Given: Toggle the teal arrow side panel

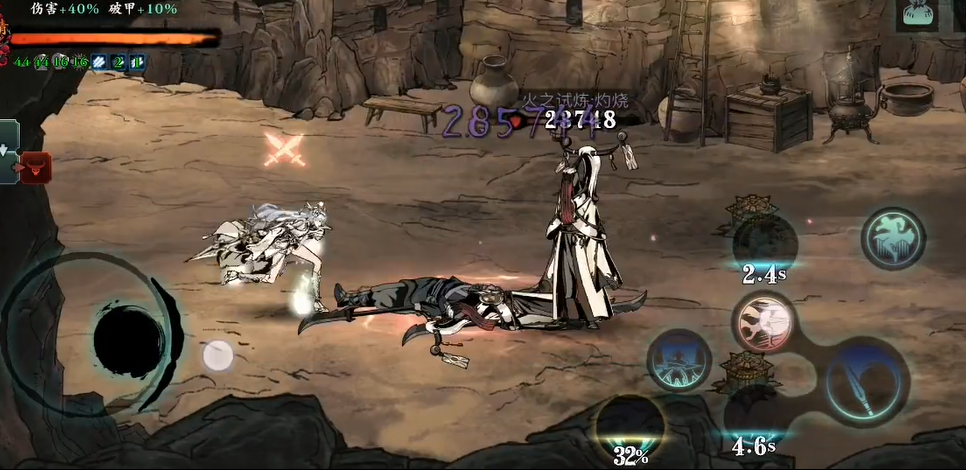Looking at the screenshot, I should [9, 152].
